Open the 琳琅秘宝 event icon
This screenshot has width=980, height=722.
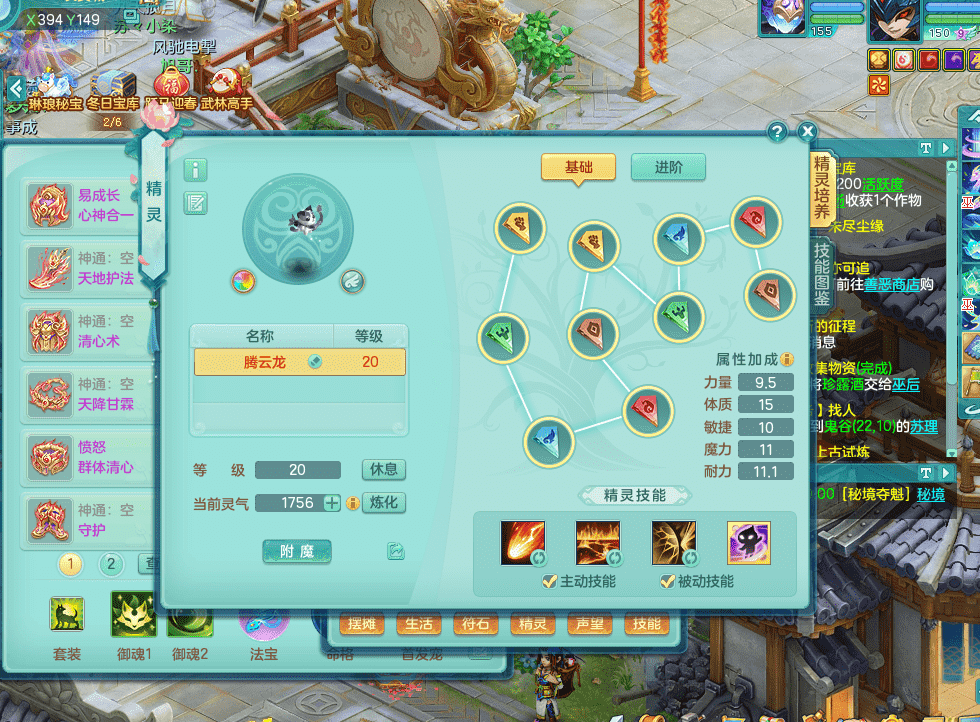tap(53, 88)
